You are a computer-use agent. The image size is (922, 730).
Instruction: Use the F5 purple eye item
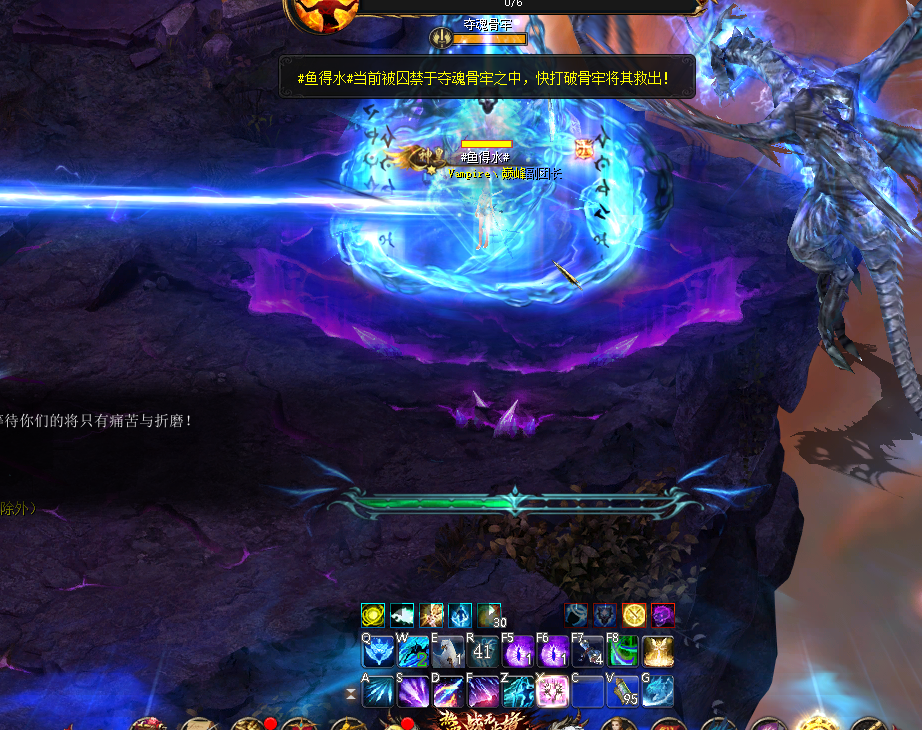[518, 653]
